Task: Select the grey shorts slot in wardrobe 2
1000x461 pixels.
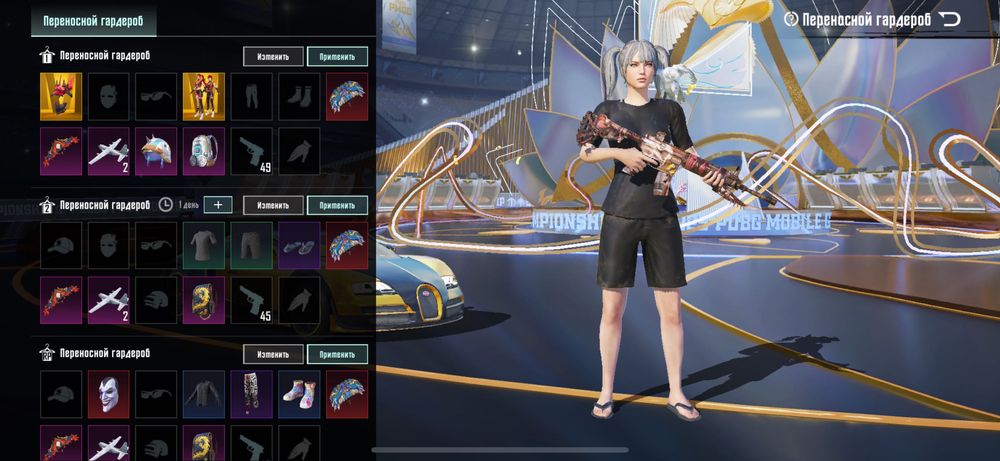Action: point(251,243)
